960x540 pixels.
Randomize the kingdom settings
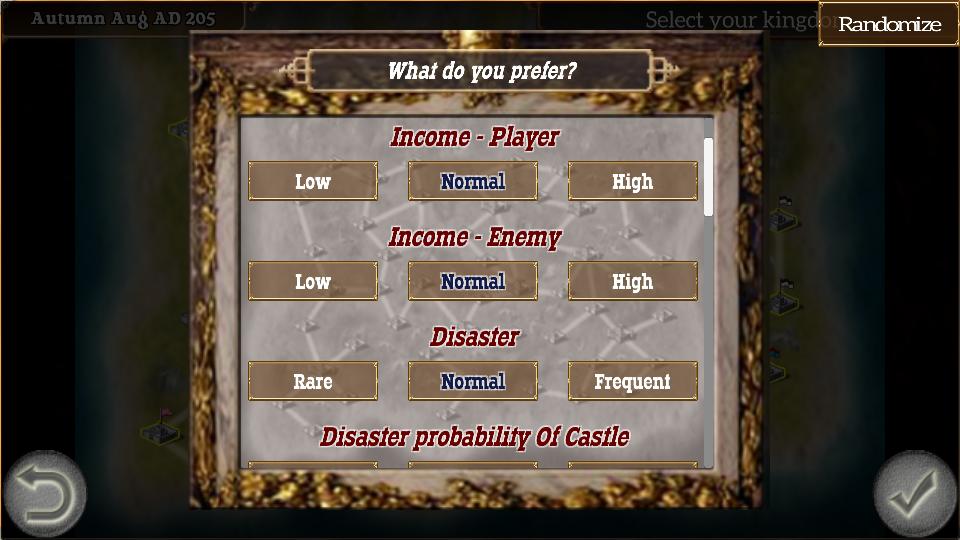(889, 24)
